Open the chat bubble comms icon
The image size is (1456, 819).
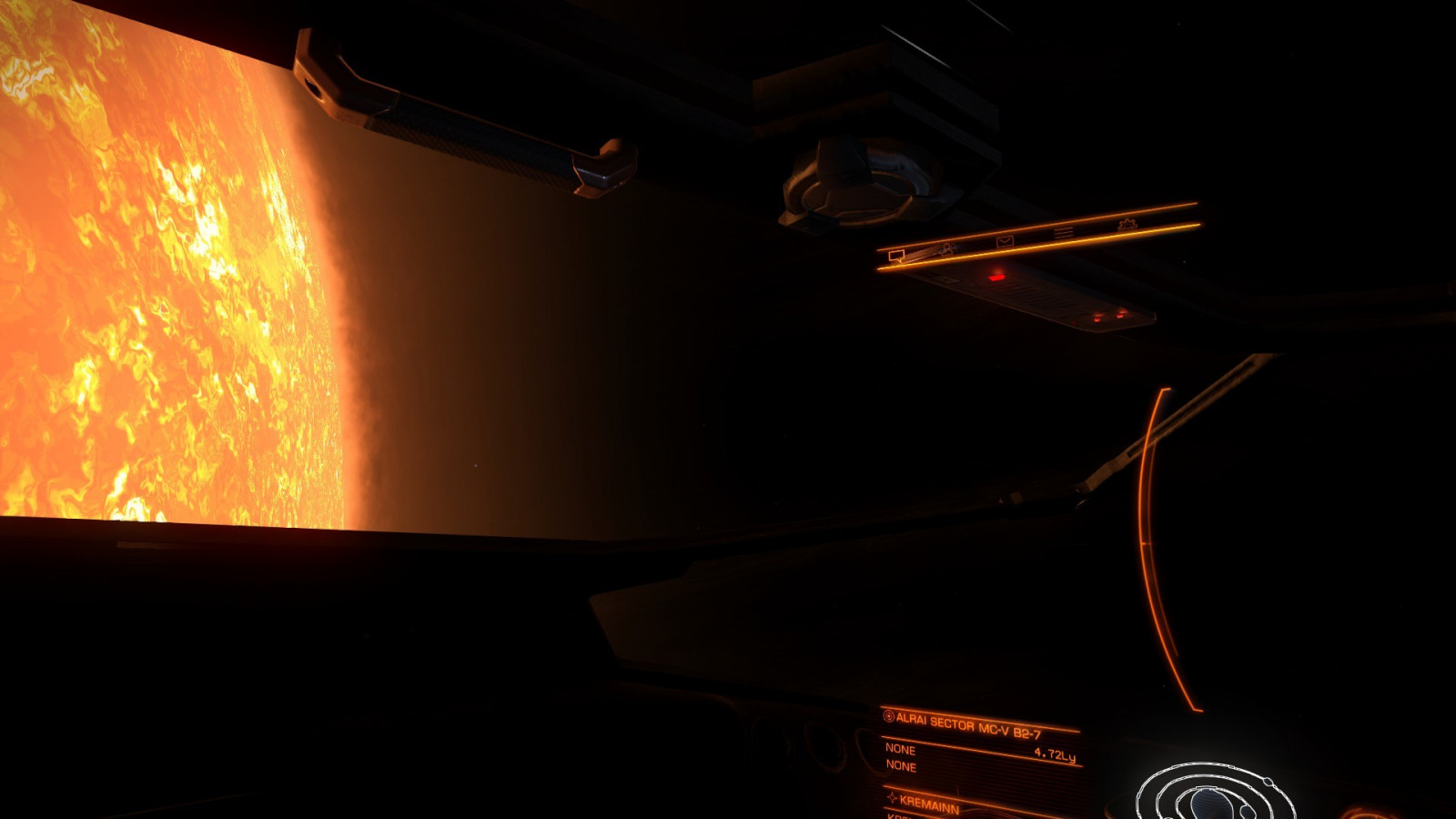click(896, 258)
